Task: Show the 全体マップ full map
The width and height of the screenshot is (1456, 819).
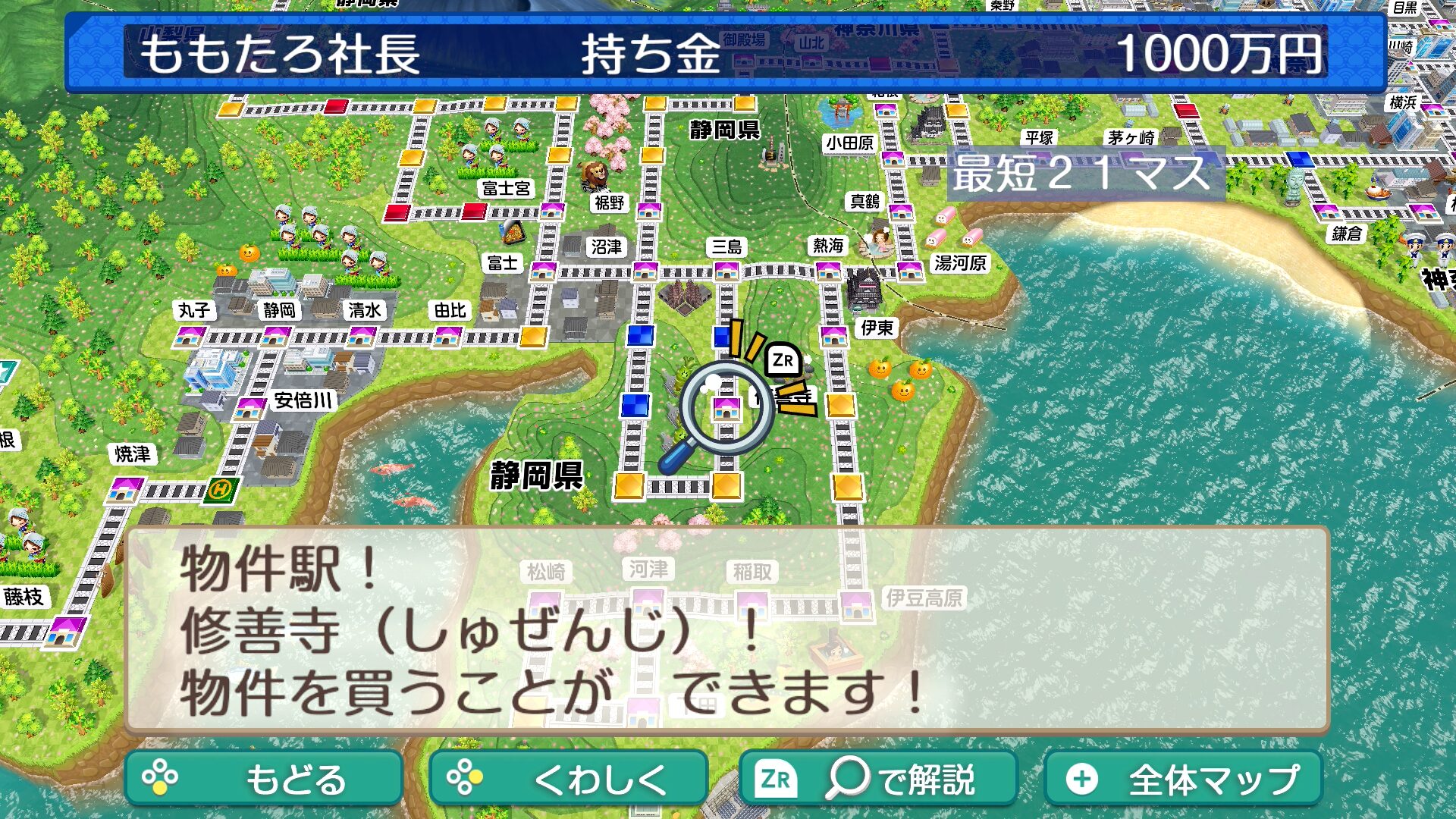Action: pos(1183,778)
